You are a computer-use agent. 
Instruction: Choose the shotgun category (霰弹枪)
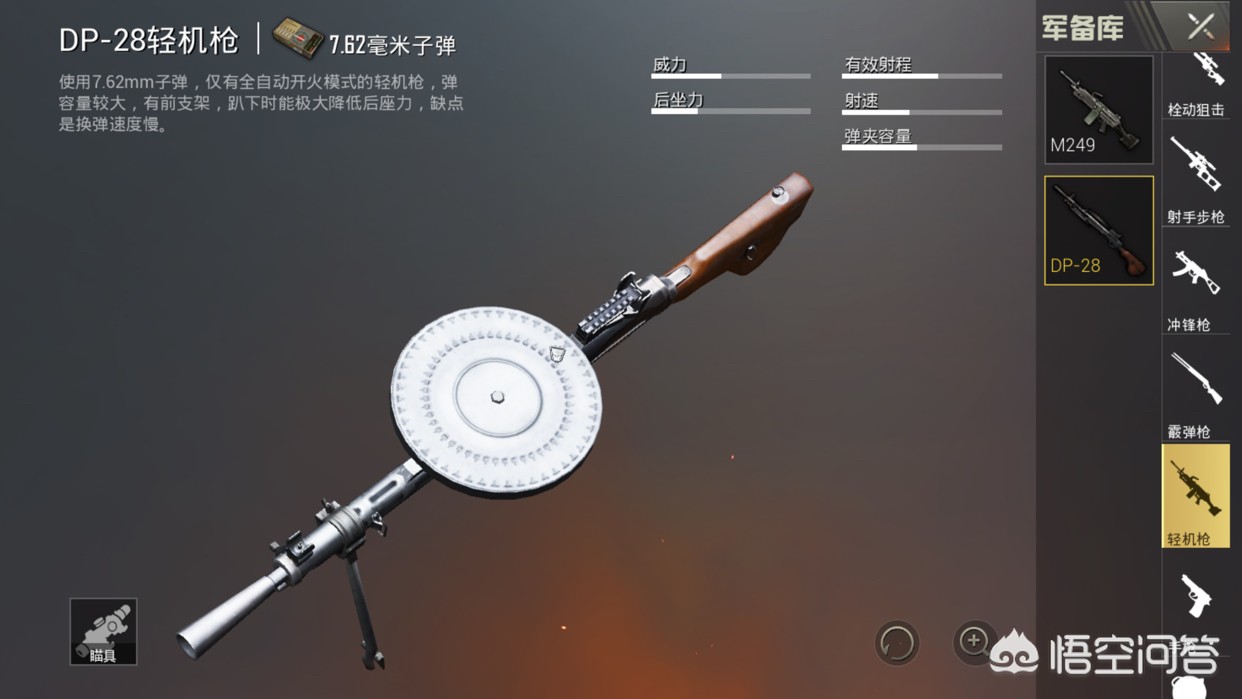pyautogui.click(x=1196, y=395)
